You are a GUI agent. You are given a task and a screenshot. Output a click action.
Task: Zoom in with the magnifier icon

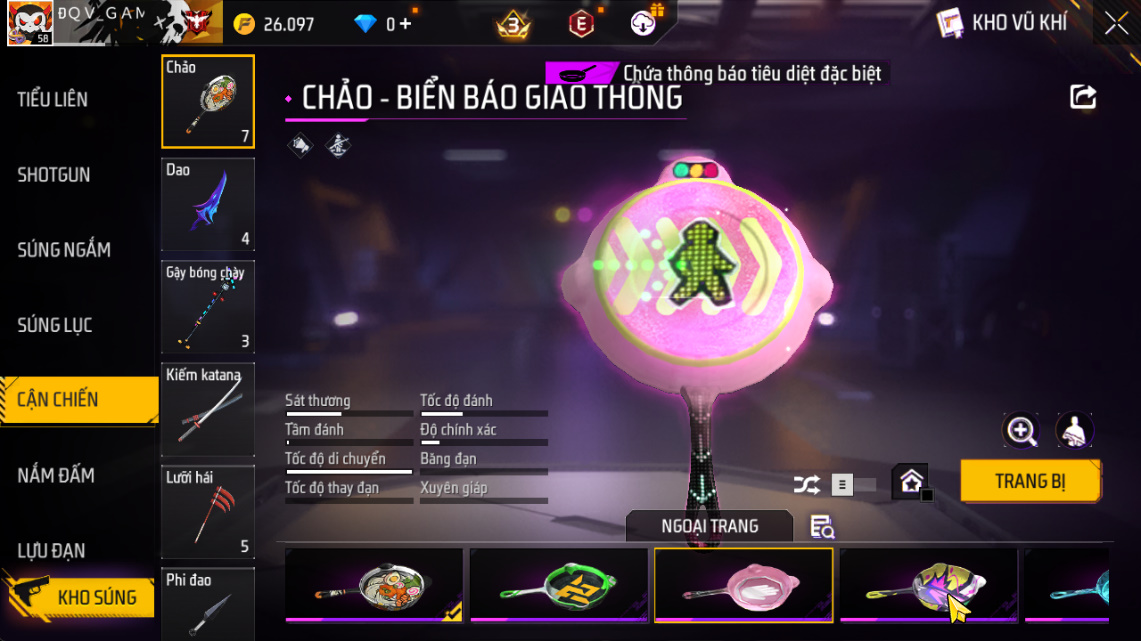tap(1021, 431)
